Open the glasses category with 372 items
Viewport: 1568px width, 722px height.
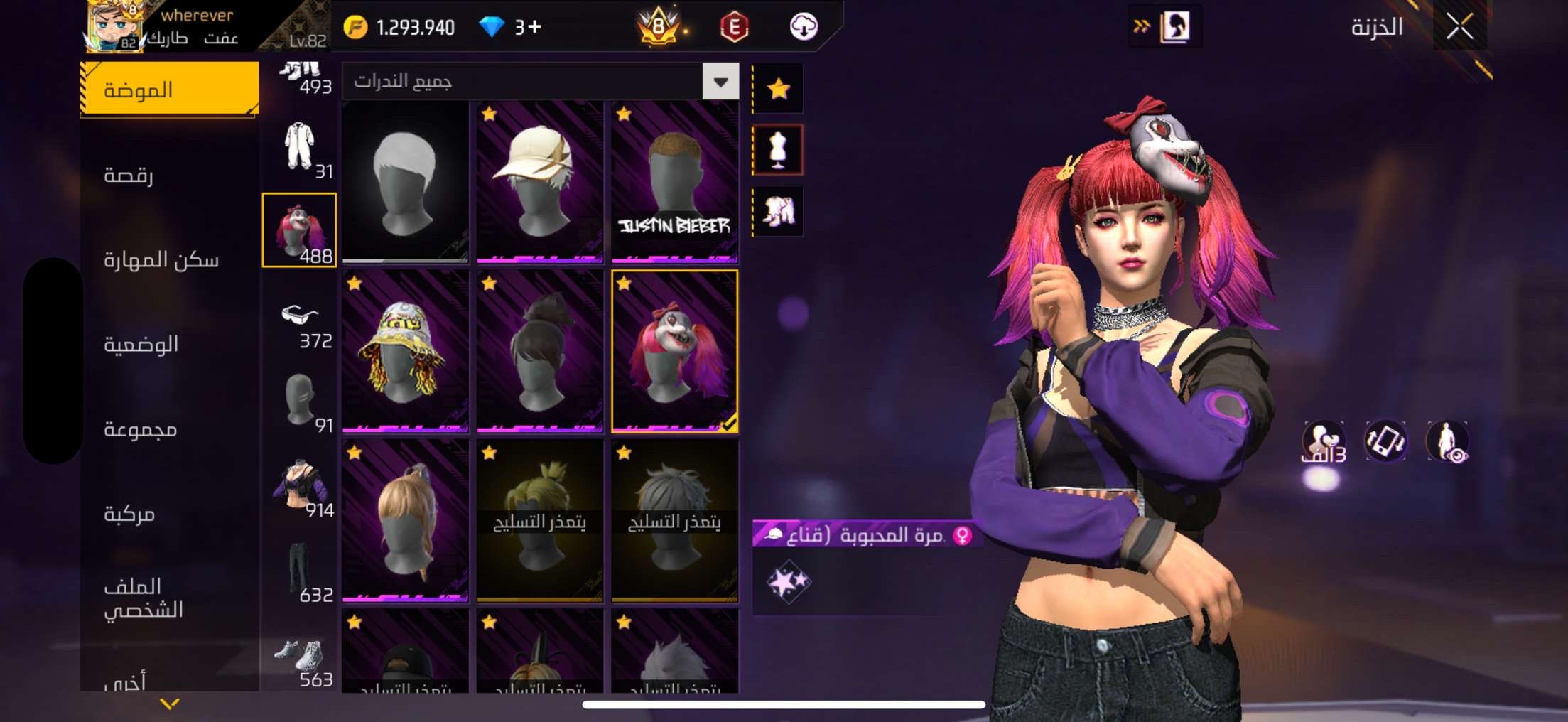click(300, 325)
